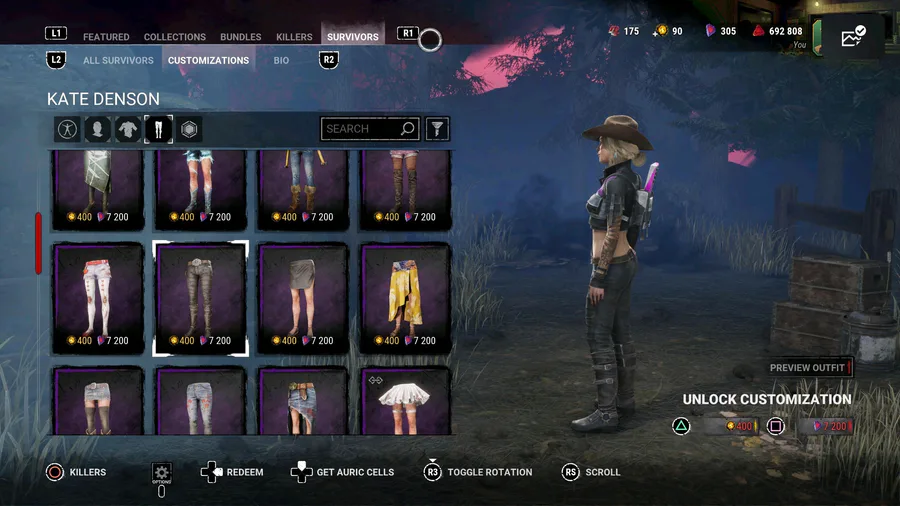Open the Featured store tab

106,37
